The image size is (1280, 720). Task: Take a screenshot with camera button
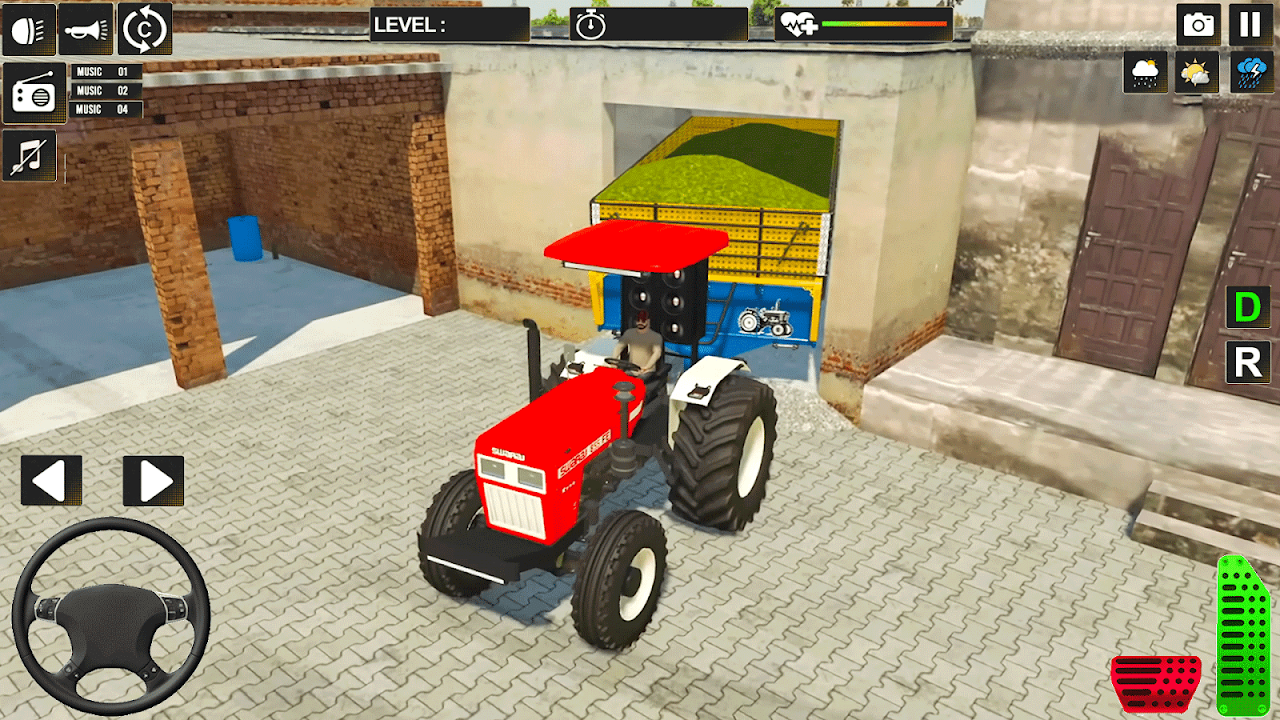(1198, 25)
